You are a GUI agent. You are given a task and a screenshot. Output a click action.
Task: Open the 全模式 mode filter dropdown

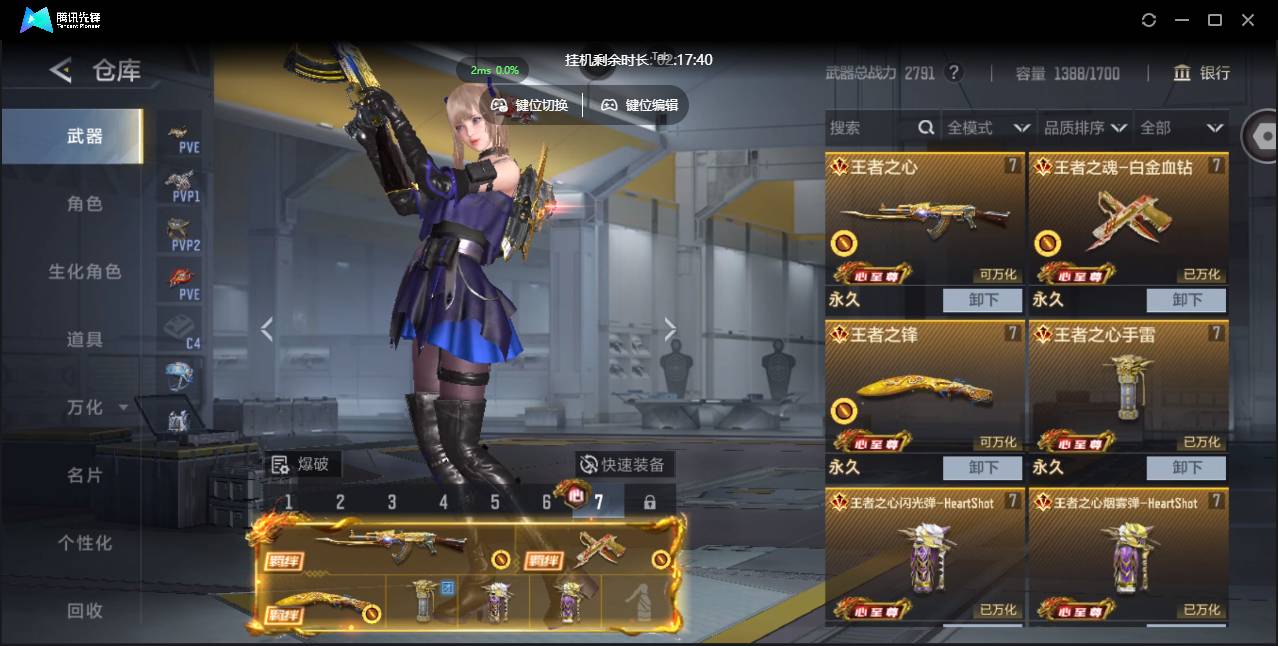[988, 128]
